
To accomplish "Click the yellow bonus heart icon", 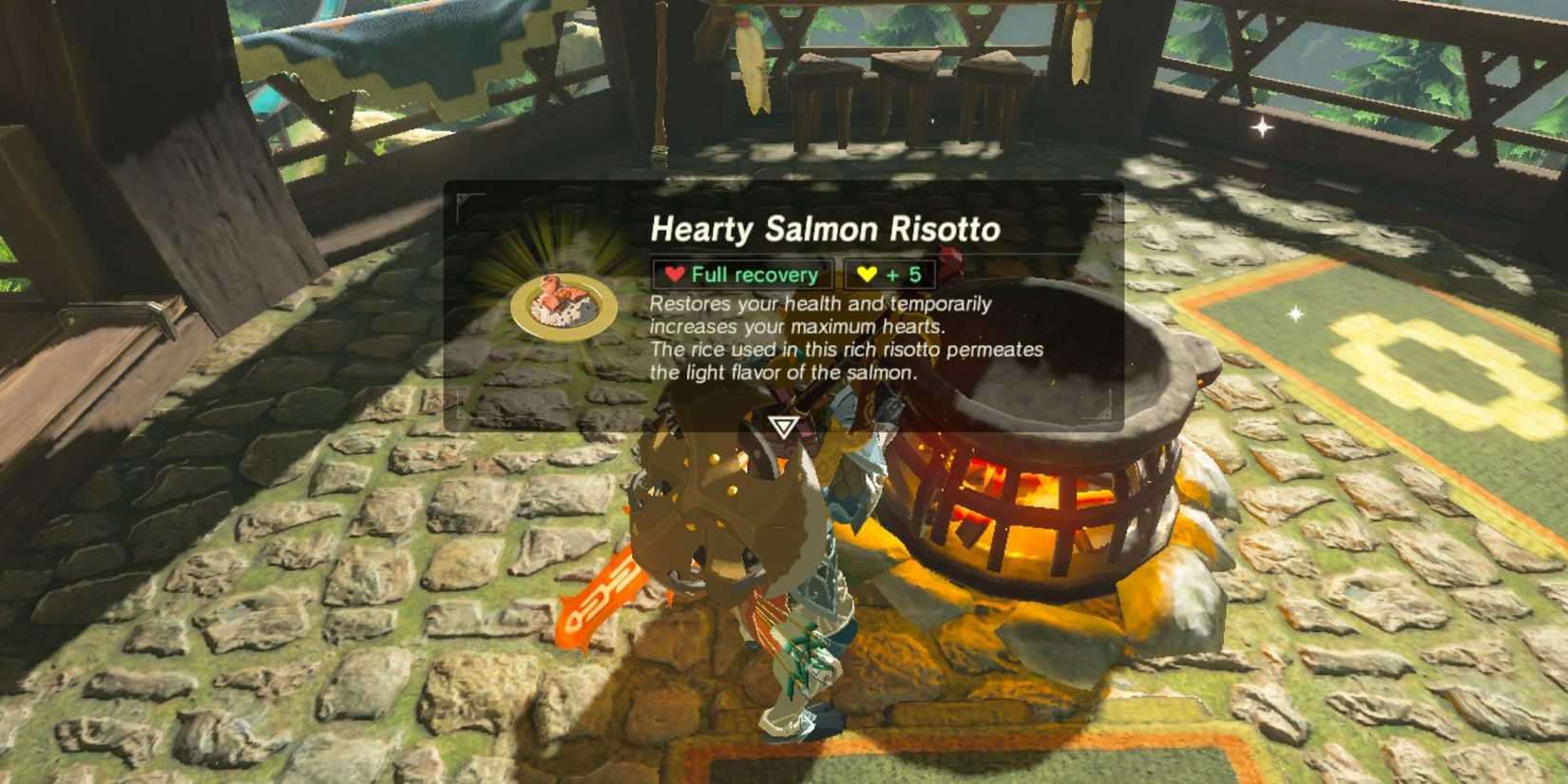I will (x=868, y=275).
